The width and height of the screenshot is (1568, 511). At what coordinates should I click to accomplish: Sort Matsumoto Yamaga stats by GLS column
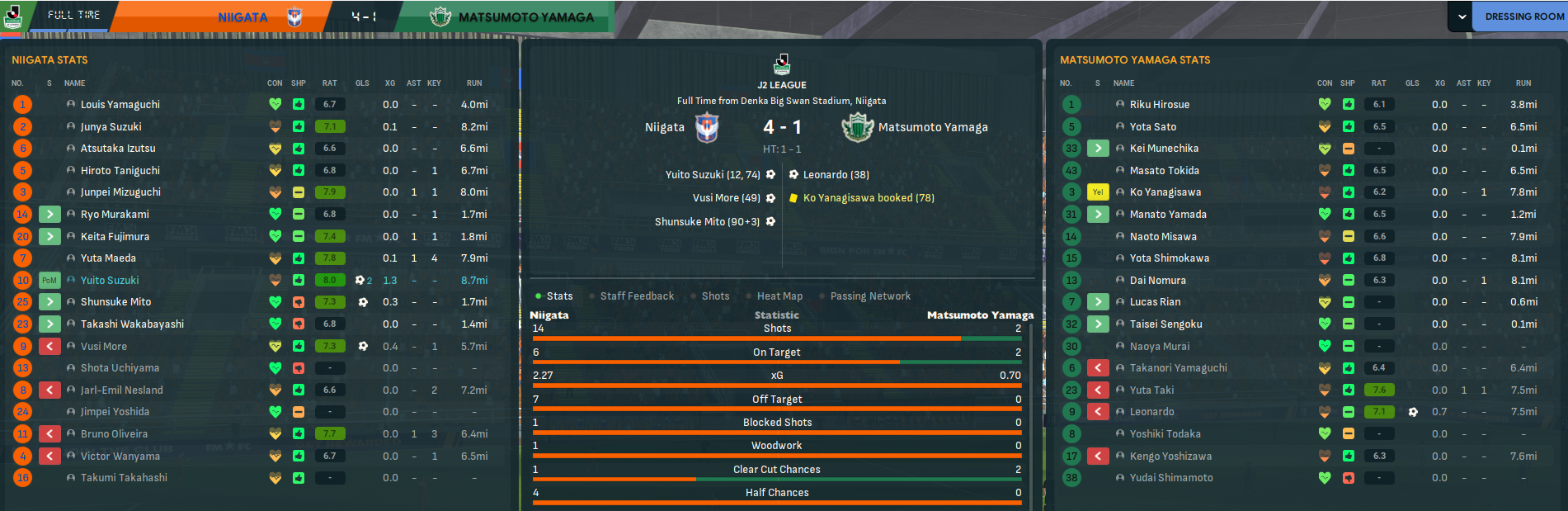point(1412,83)
